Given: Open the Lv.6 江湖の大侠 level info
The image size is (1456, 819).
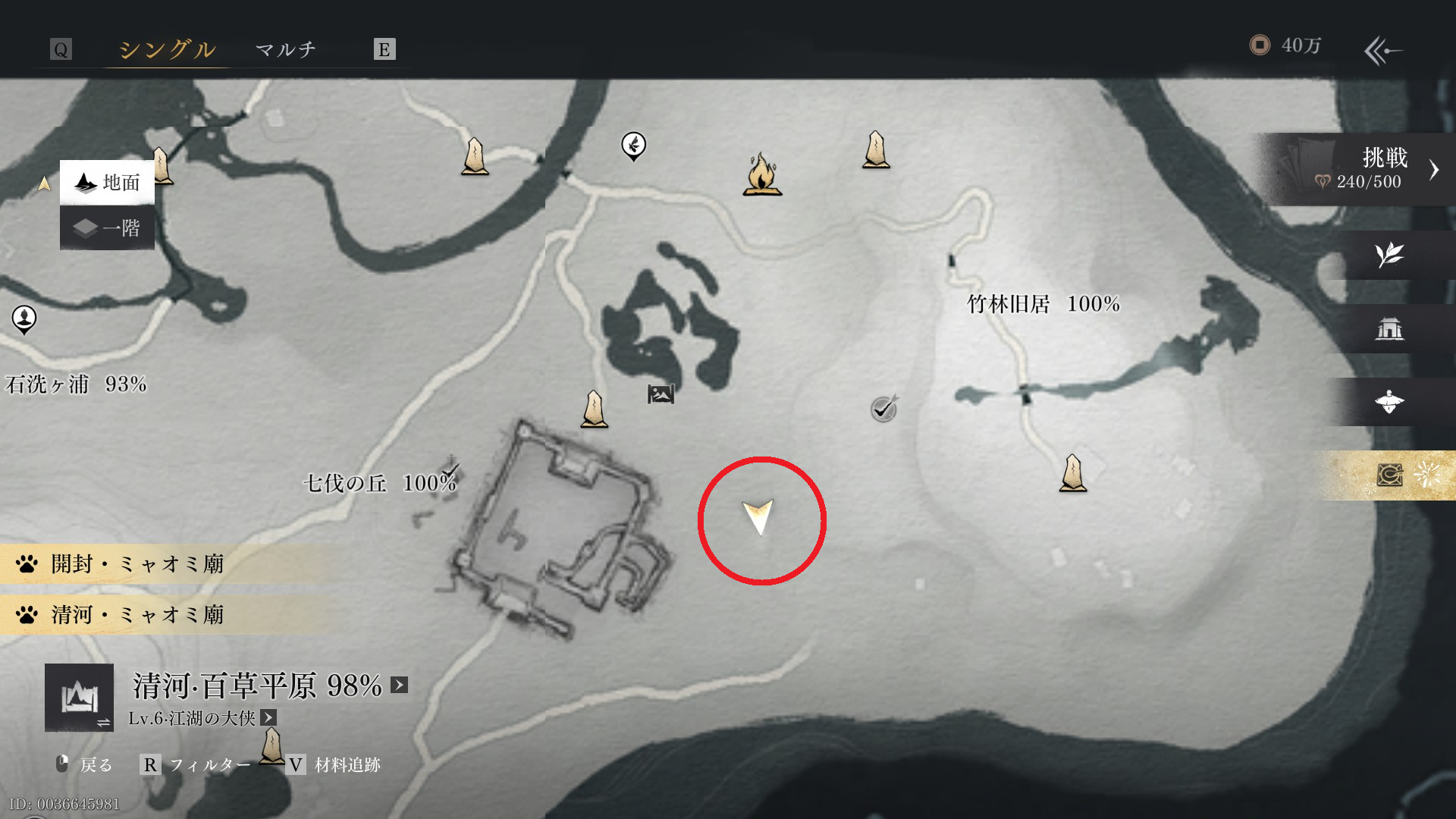Looking at the screenshot, I should (268, 717).
